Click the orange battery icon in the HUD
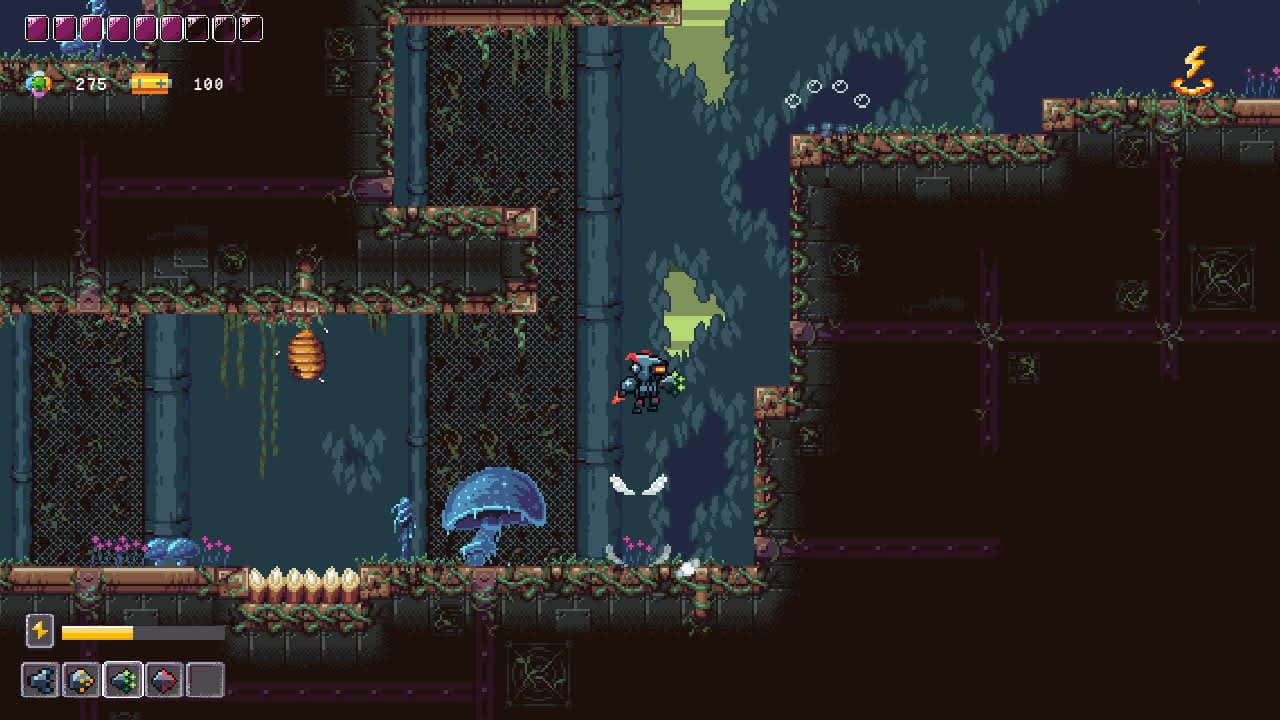 click(x=150, y=84)
